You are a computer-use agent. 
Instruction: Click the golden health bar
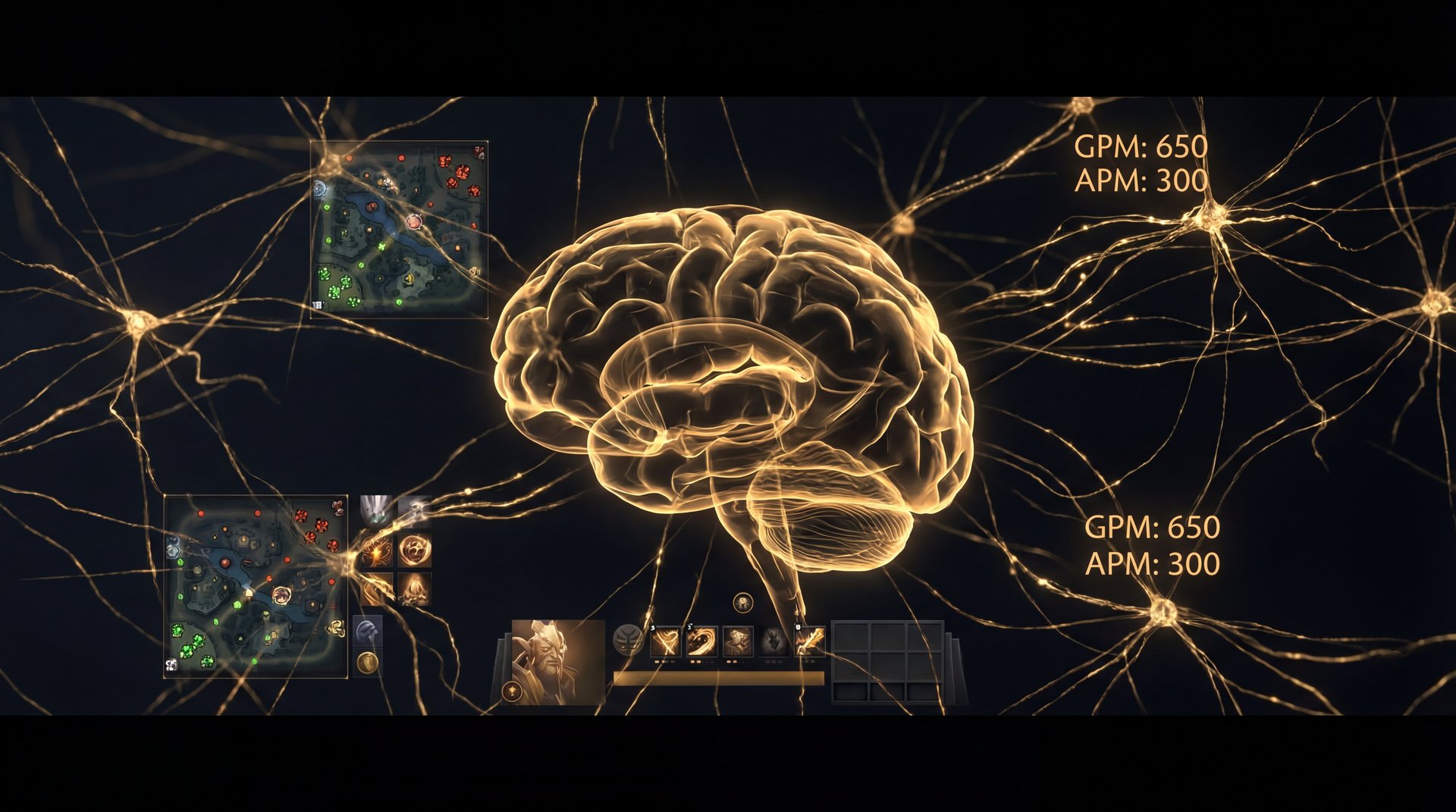[x=719, y=677]
